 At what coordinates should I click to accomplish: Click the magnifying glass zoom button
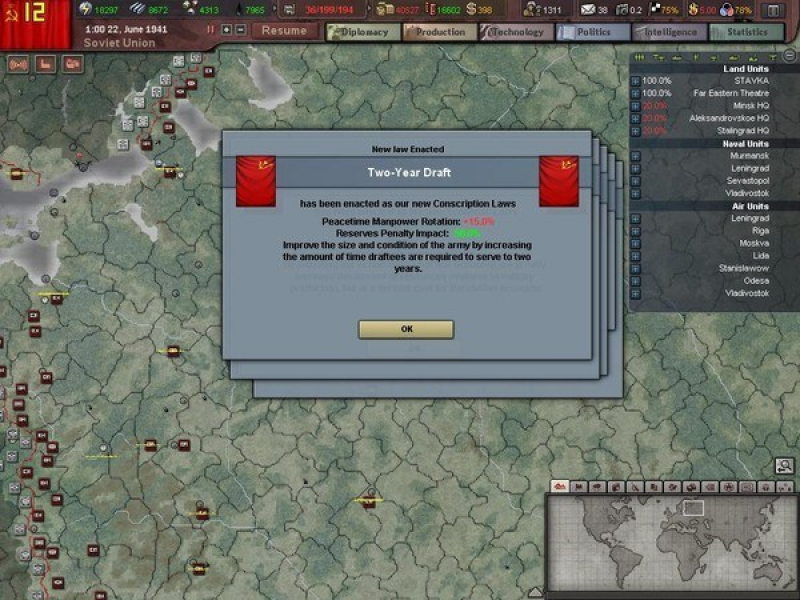click(x=784, y=465)
